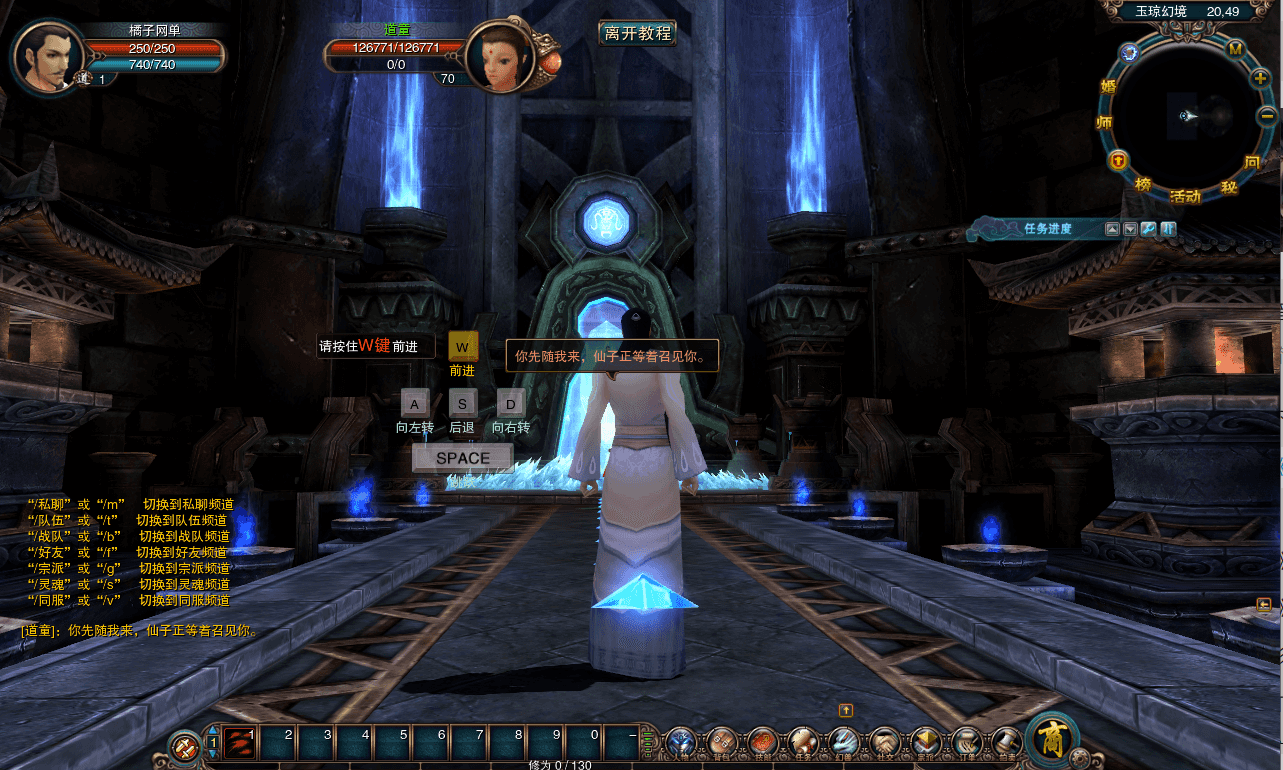This screenshot has height=770, width=1283.
Task: Open the 榜 rankings button
Action: pyautogui.click(x=1143, y=185)
